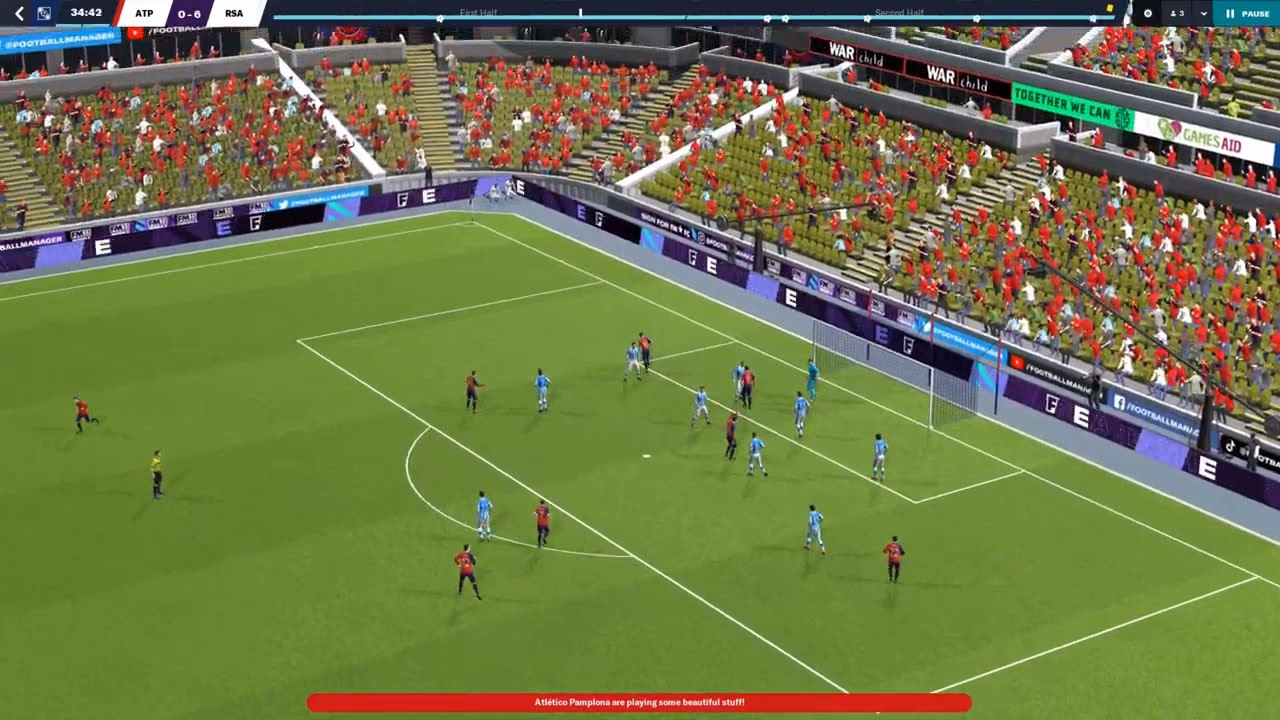Image resolution: width=1280 pixels, height=720 pixels.
Task: Open match settings gear icon
Action: point(1147,13)
